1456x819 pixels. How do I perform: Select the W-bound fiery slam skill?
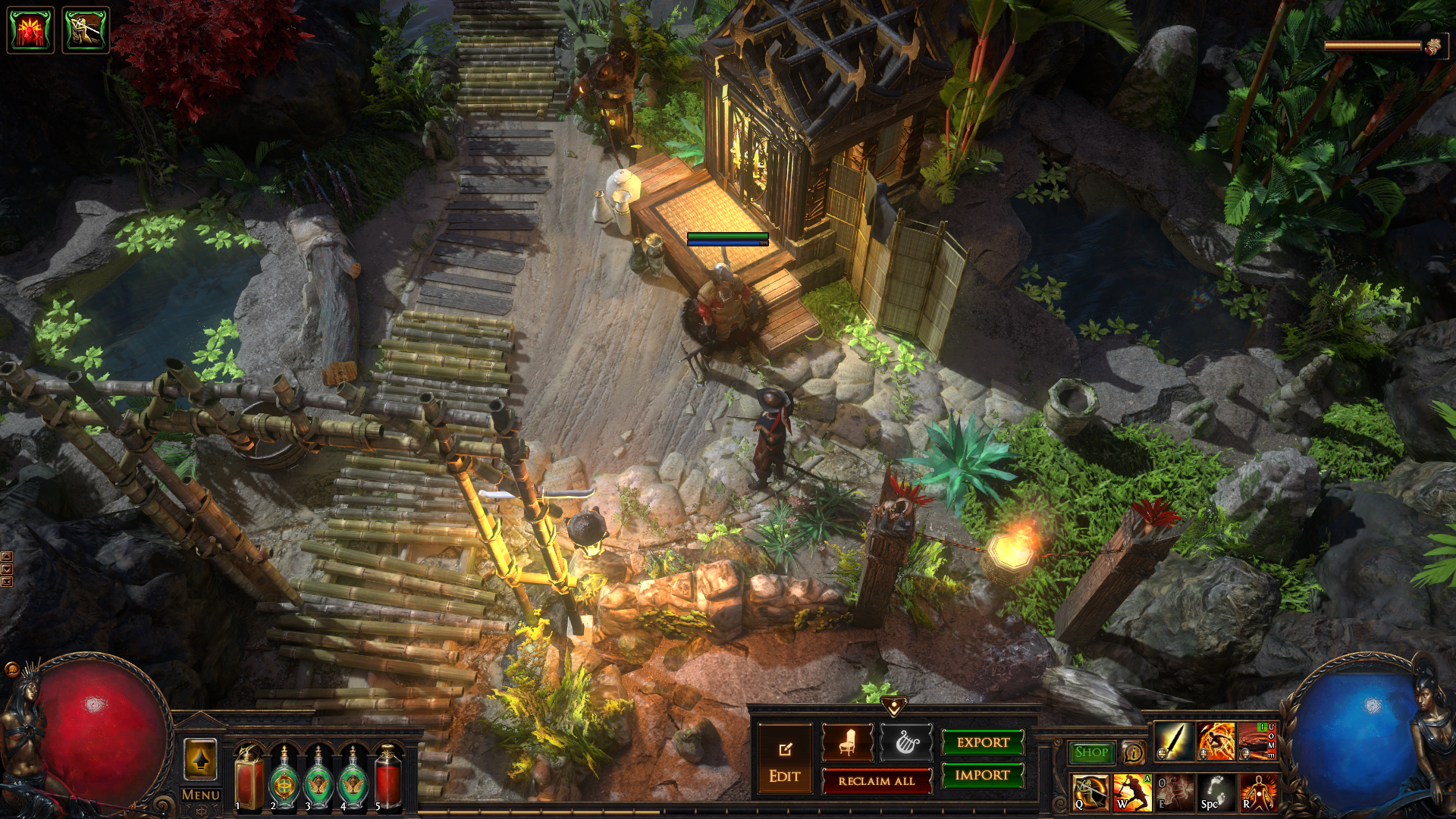point(1131,792)
